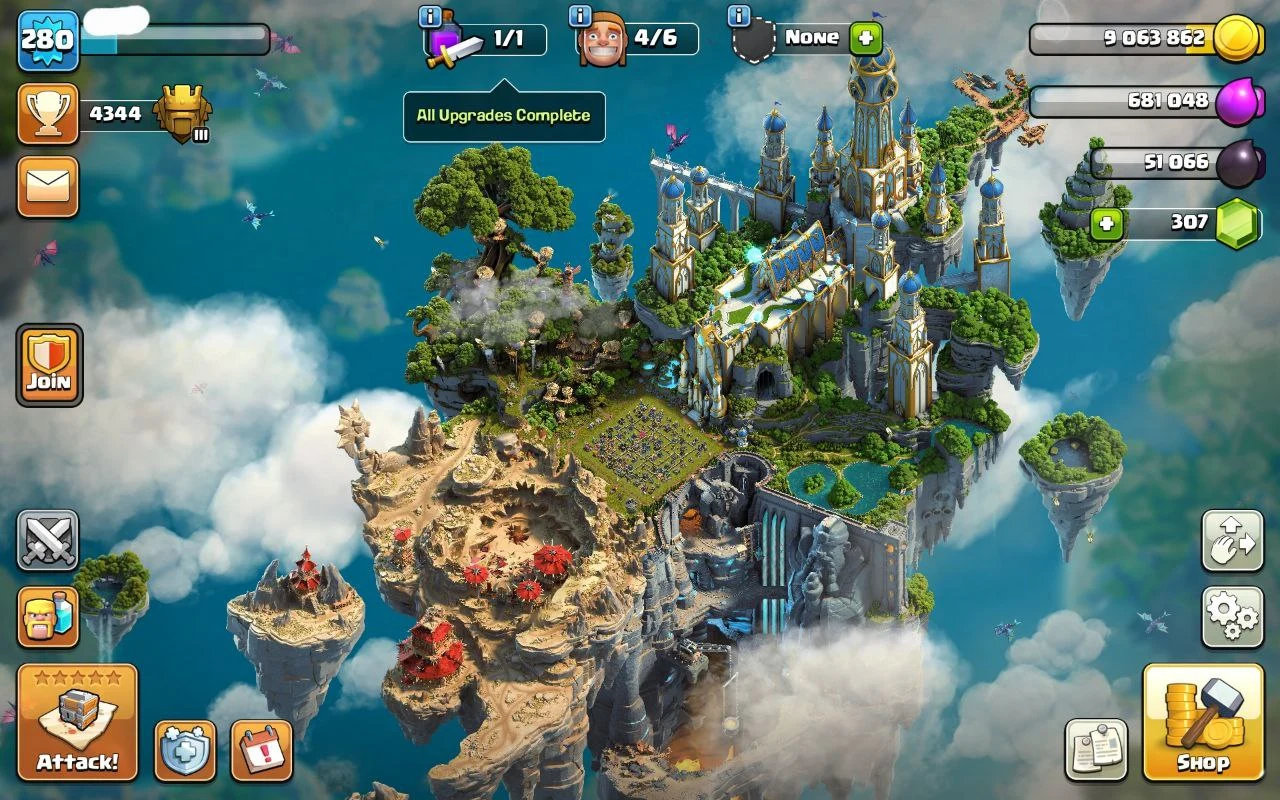Show info for the None shield status

tap(738, 16)
